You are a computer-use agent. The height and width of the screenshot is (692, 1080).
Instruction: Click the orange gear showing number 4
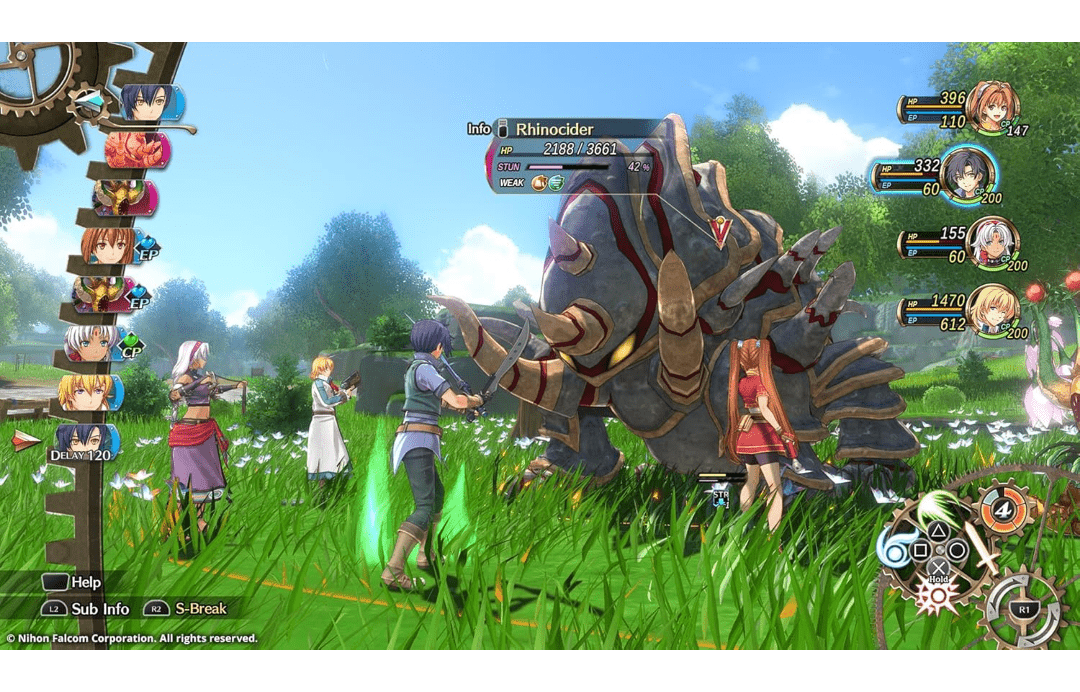click(1001, 510)
